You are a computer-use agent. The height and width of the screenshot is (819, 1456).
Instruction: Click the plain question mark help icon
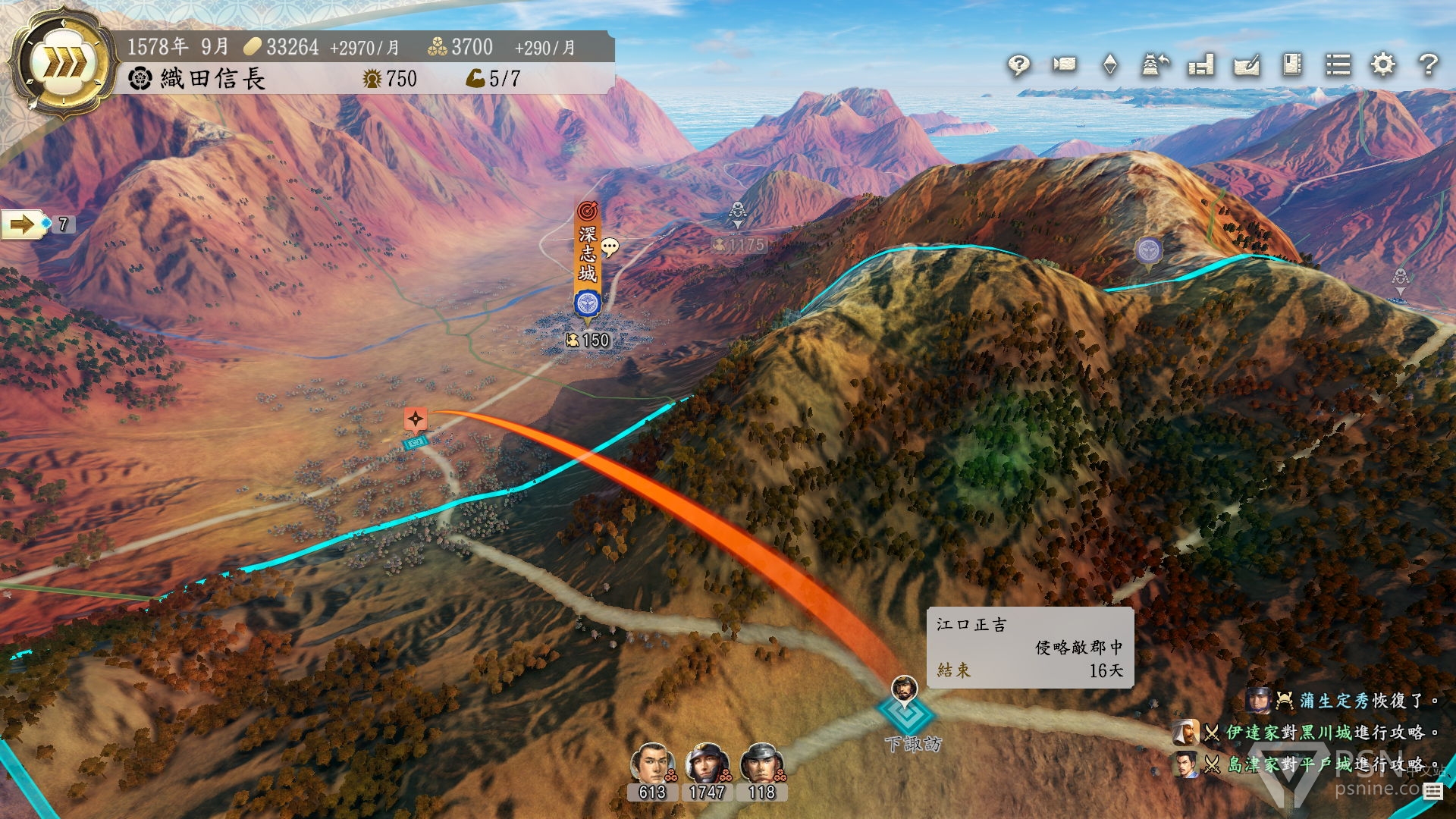coord(1429,64)
